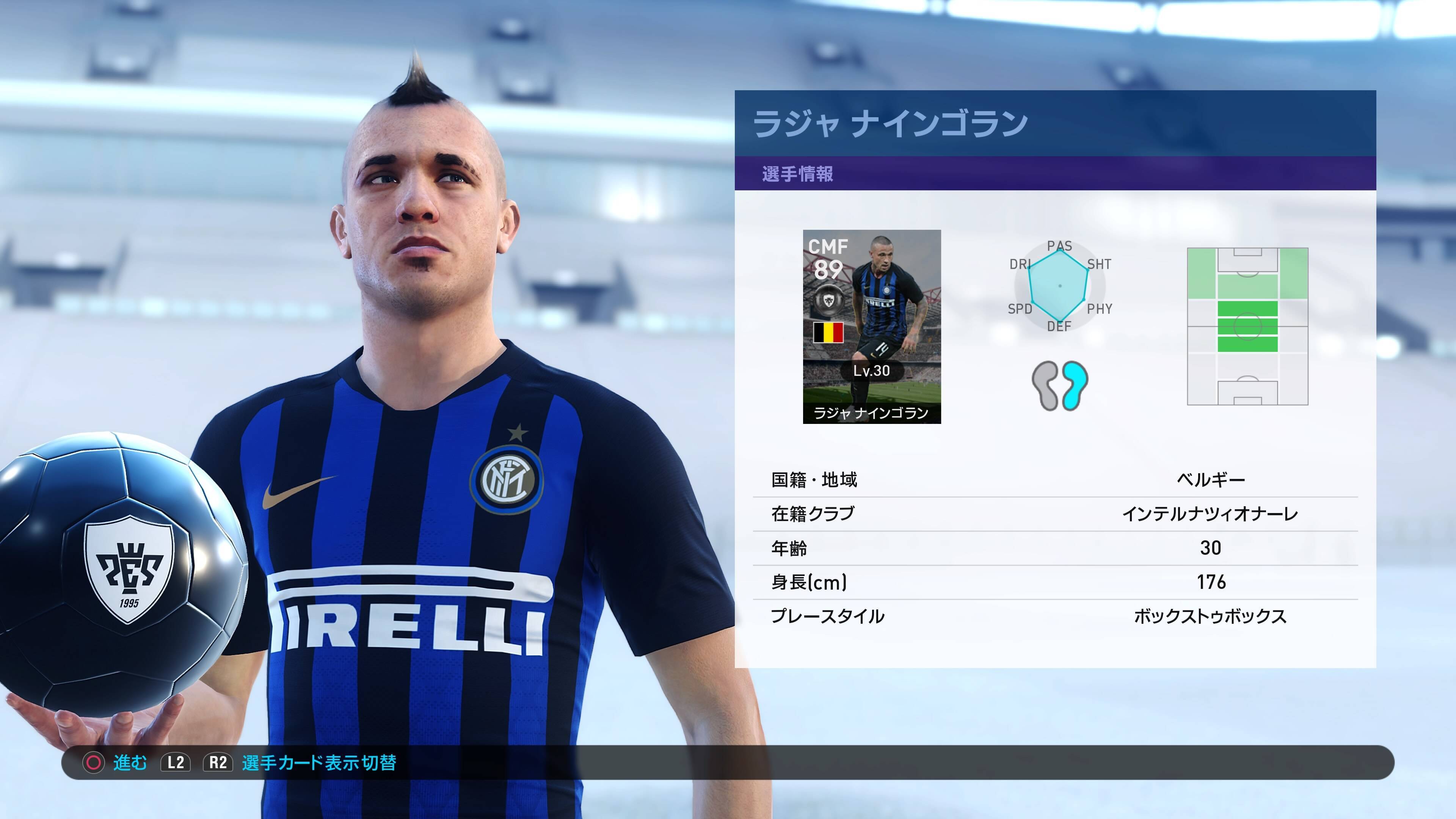Click the 進む proceed label
The image size is (1456, 819).
point(129,763)
